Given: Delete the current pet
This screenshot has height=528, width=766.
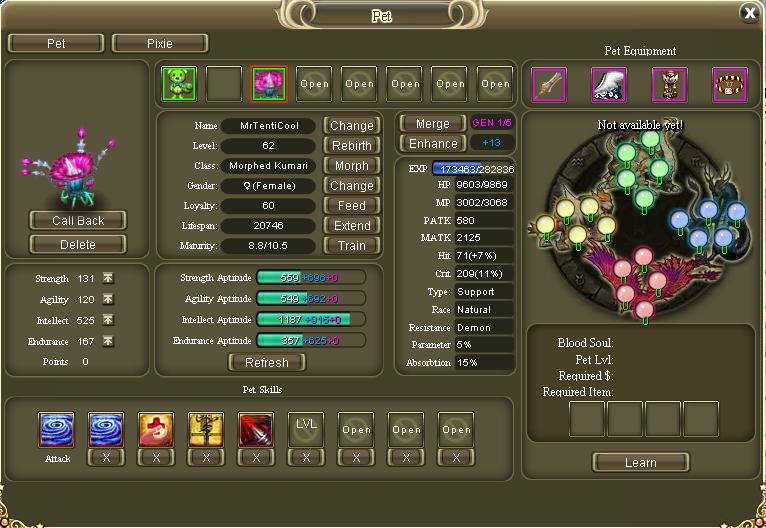Looking at the screenshot, I should (77, 244).
